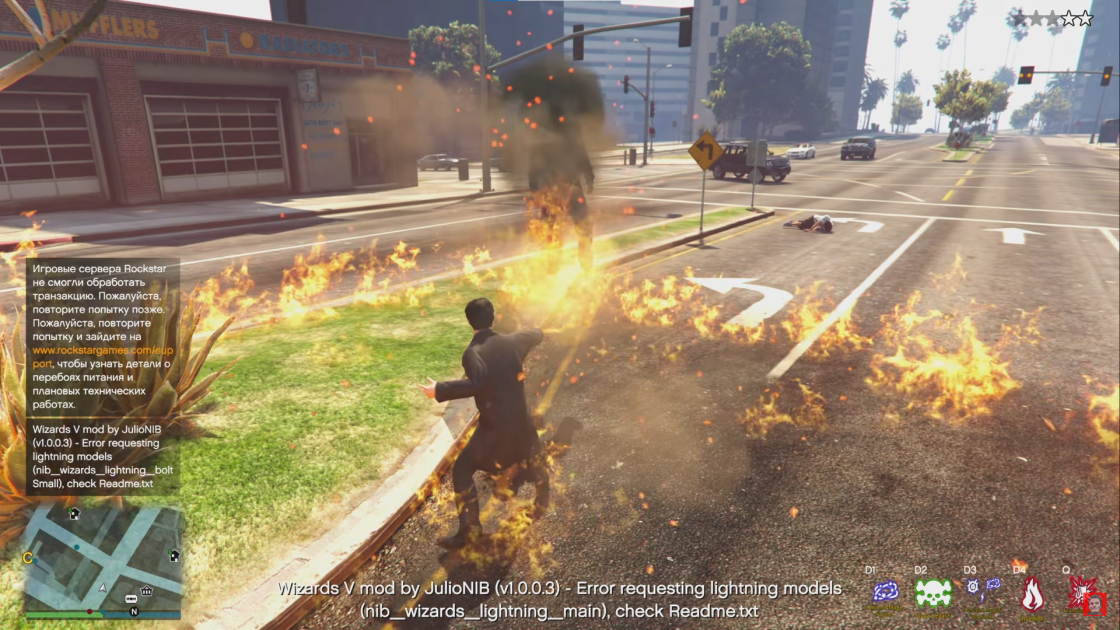Select the shopping basket store blip on minimap
This screenshot has height=630, width=1120.
pyautogui.click(x=147, y=591)
